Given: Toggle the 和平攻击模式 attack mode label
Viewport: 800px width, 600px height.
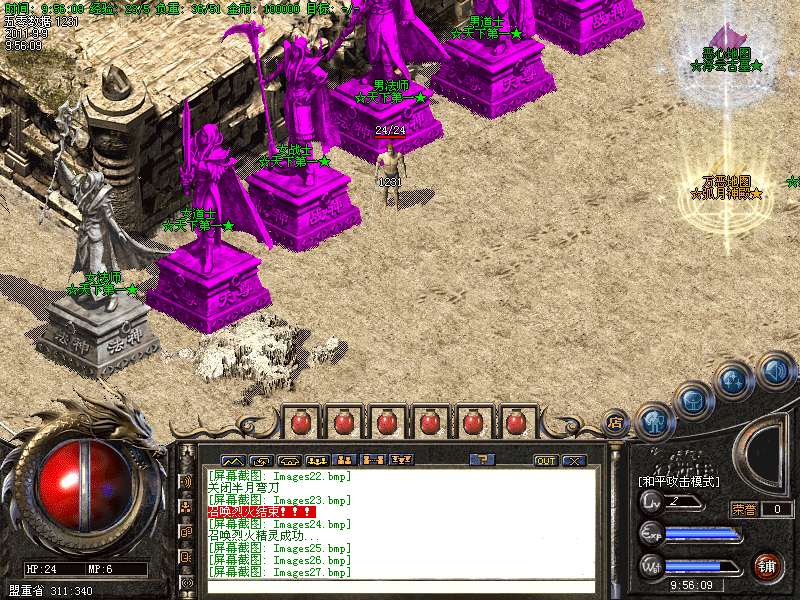Looking at the screenshot, I should [679, 481].
